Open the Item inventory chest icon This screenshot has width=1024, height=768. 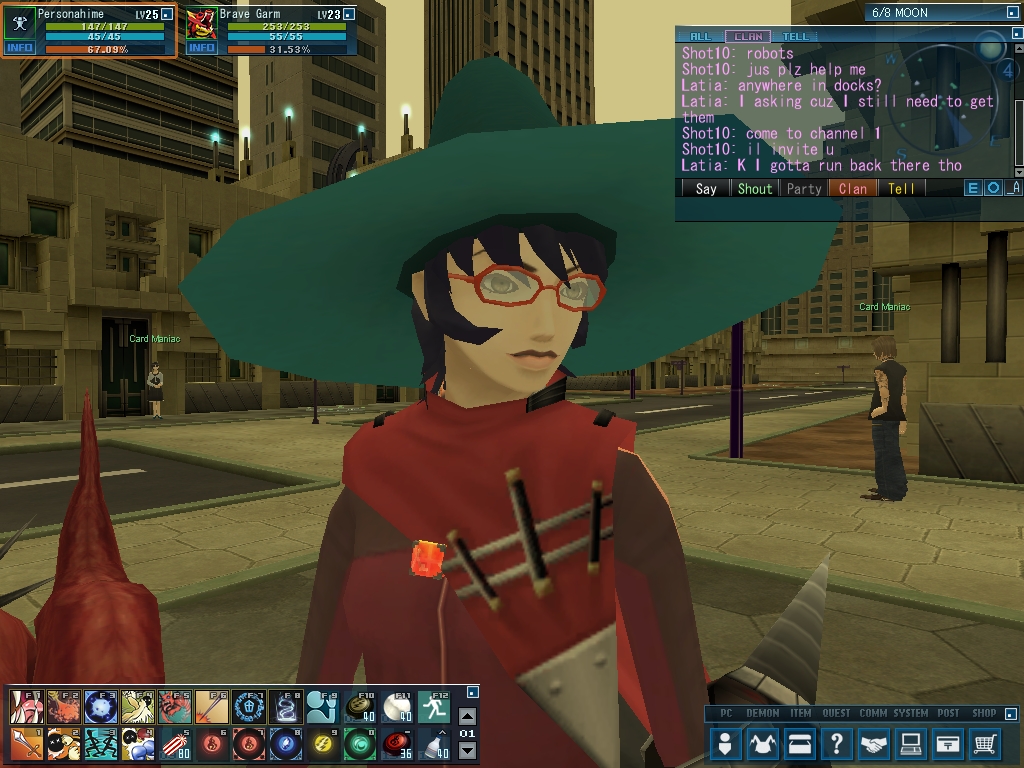[800, 744]
